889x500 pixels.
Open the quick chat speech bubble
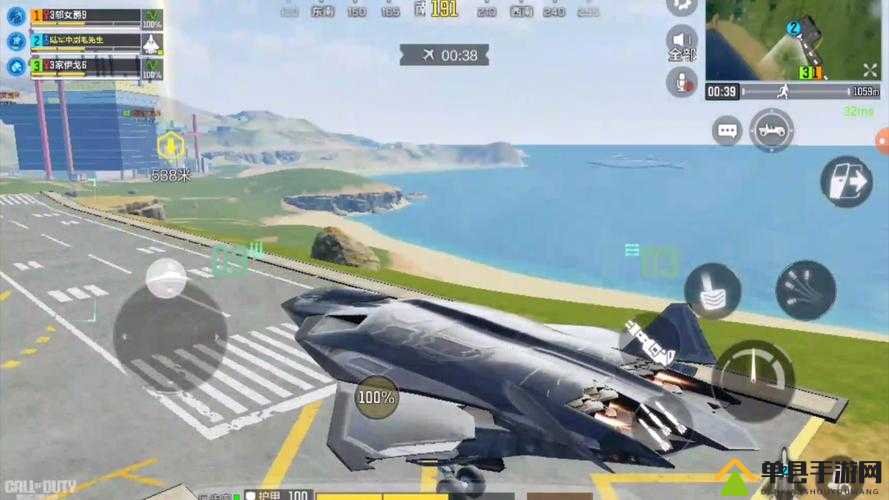(727, 130)
